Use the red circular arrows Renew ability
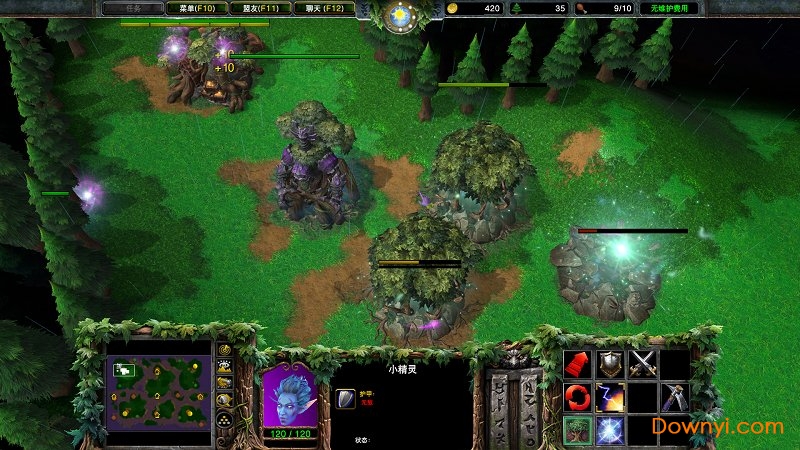Image resolution: width=800 pixels, height=450 pixels. [x=576, y=397]
